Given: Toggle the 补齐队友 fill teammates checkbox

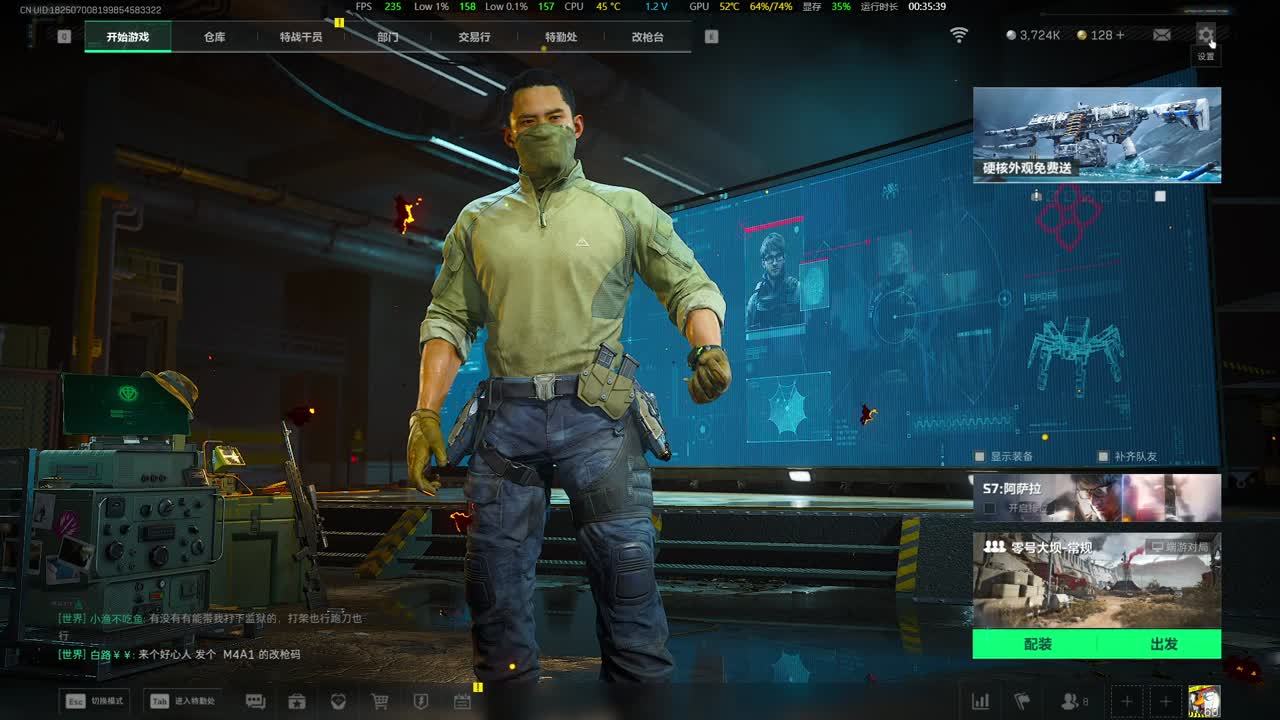Looking at the screenshot, I should pyautogui.click(x=1103, y=457).
